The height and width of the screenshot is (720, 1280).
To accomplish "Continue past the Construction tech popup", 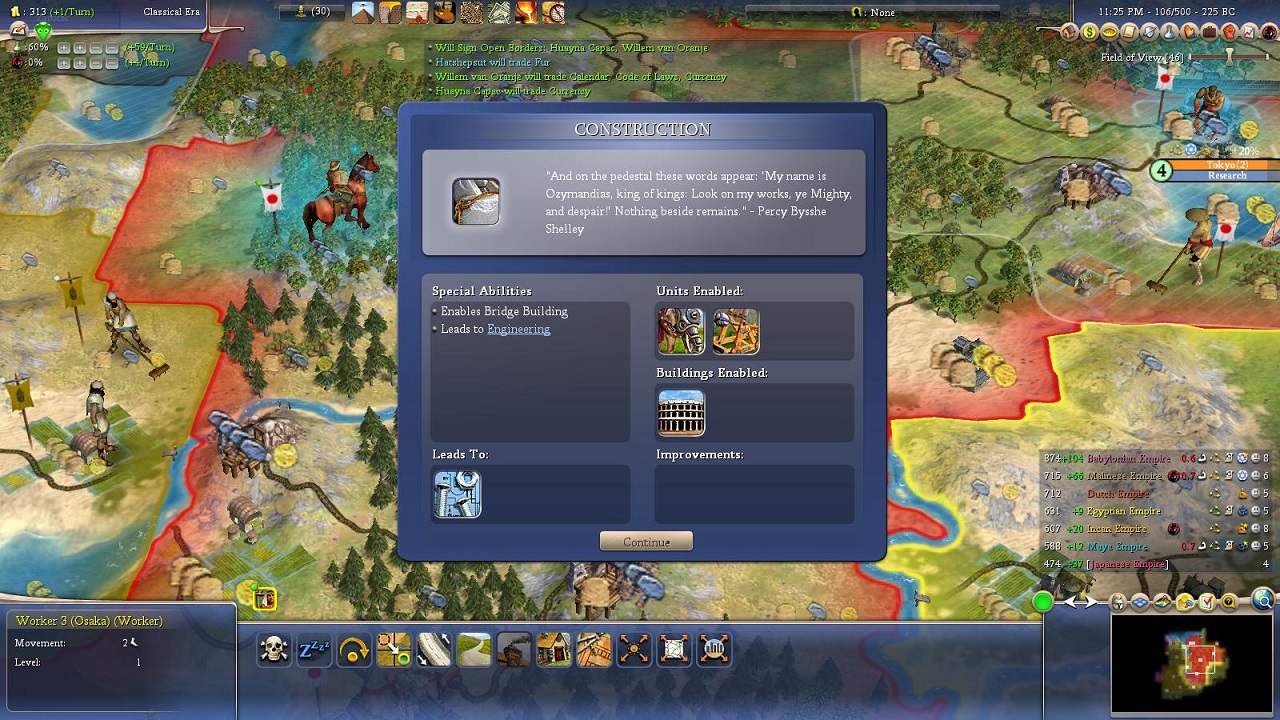I will coord(646,542).
